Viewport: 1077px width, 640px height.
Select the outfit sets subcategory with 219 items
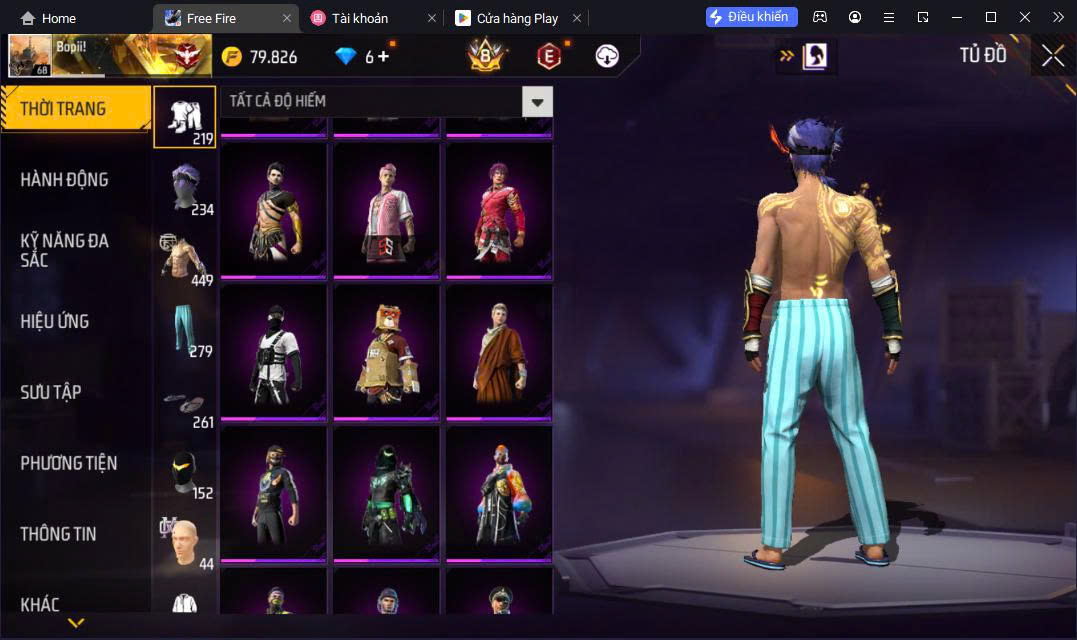(x=185, y=117)
